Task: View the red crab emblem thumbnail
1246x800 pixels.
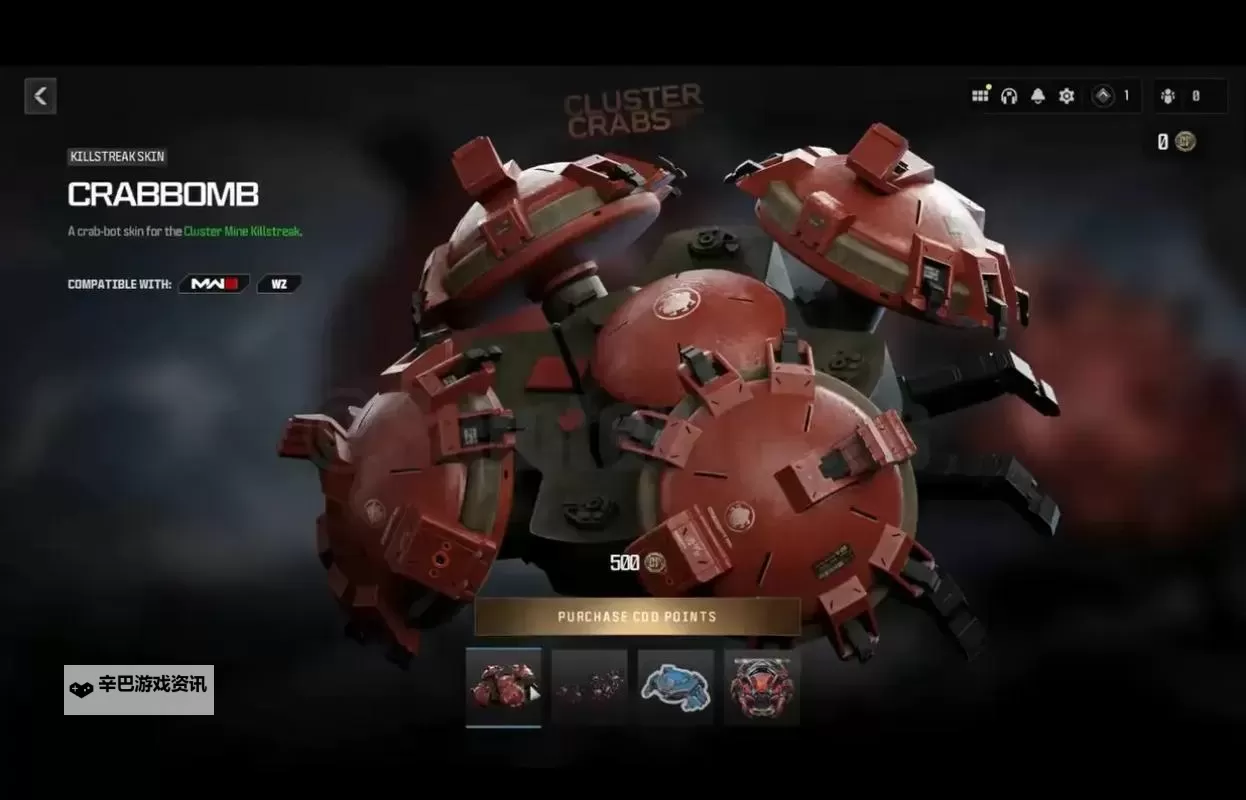Action: (761, 687)
